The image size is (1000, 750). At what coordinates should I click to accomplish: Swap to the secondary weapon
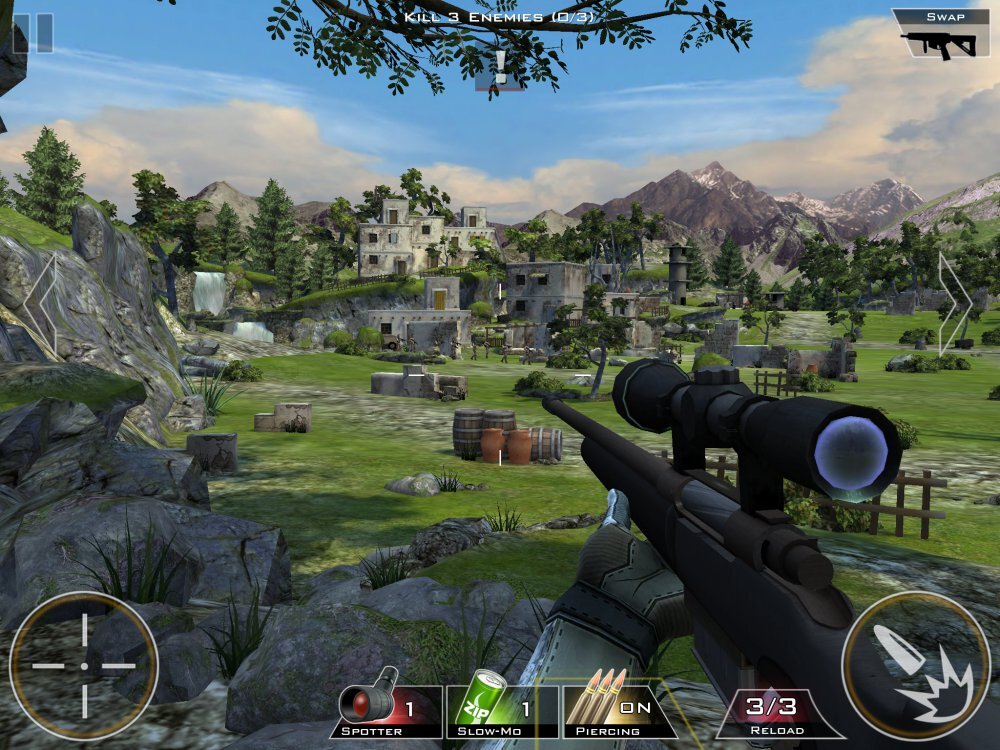point(940,35)
